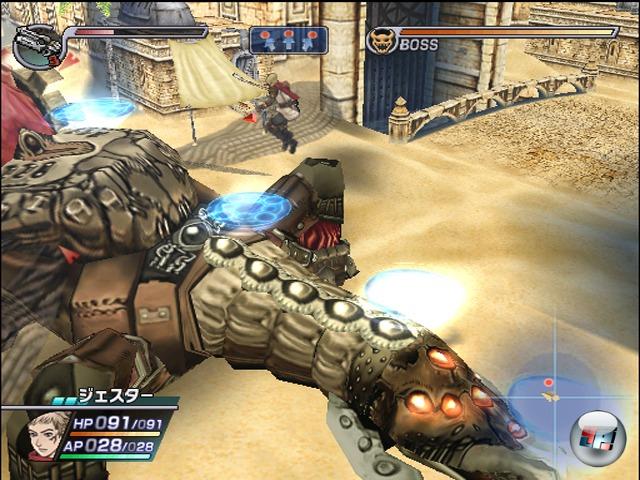
Task: Open the three-arrow party status panel
Action: coord(288,40)
